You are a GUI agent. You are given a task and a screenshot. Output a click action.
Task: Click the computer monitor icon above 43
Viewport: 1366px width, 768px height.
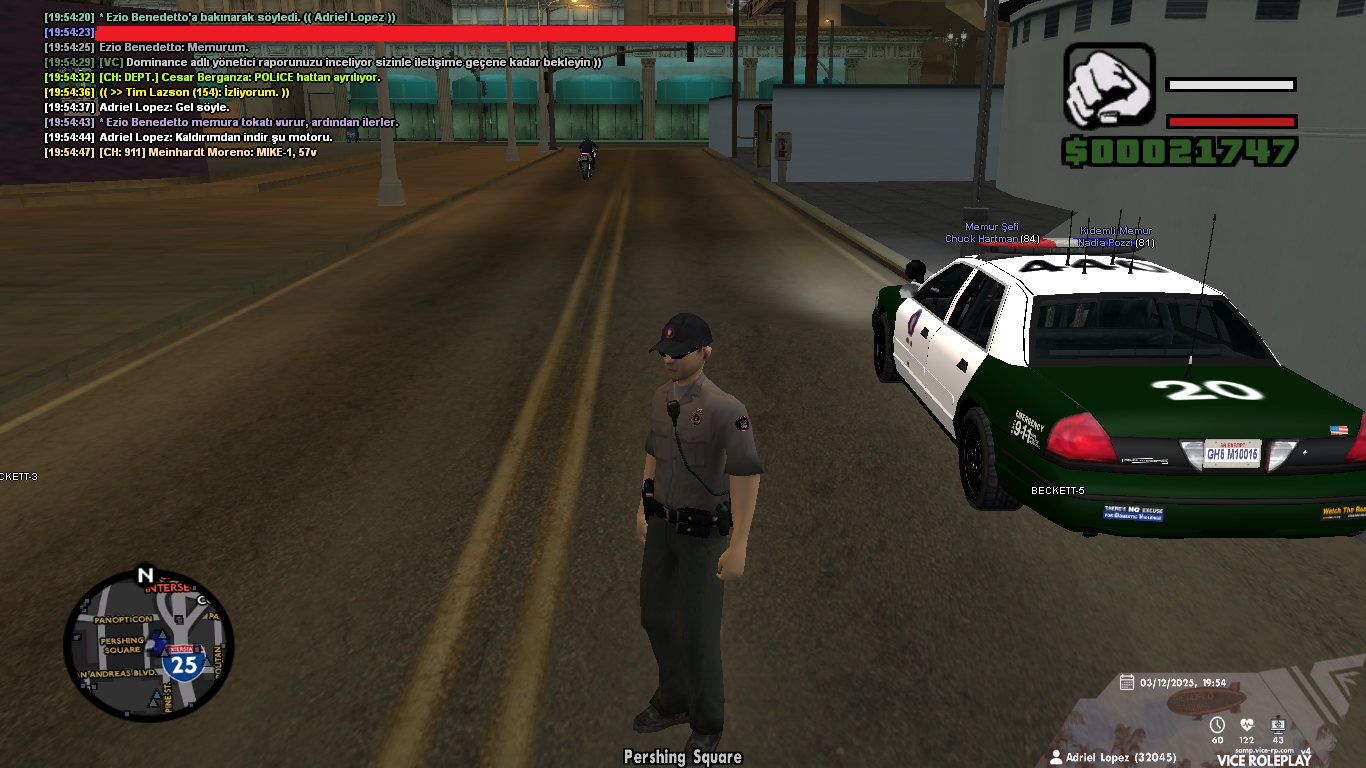(1277, 725)
